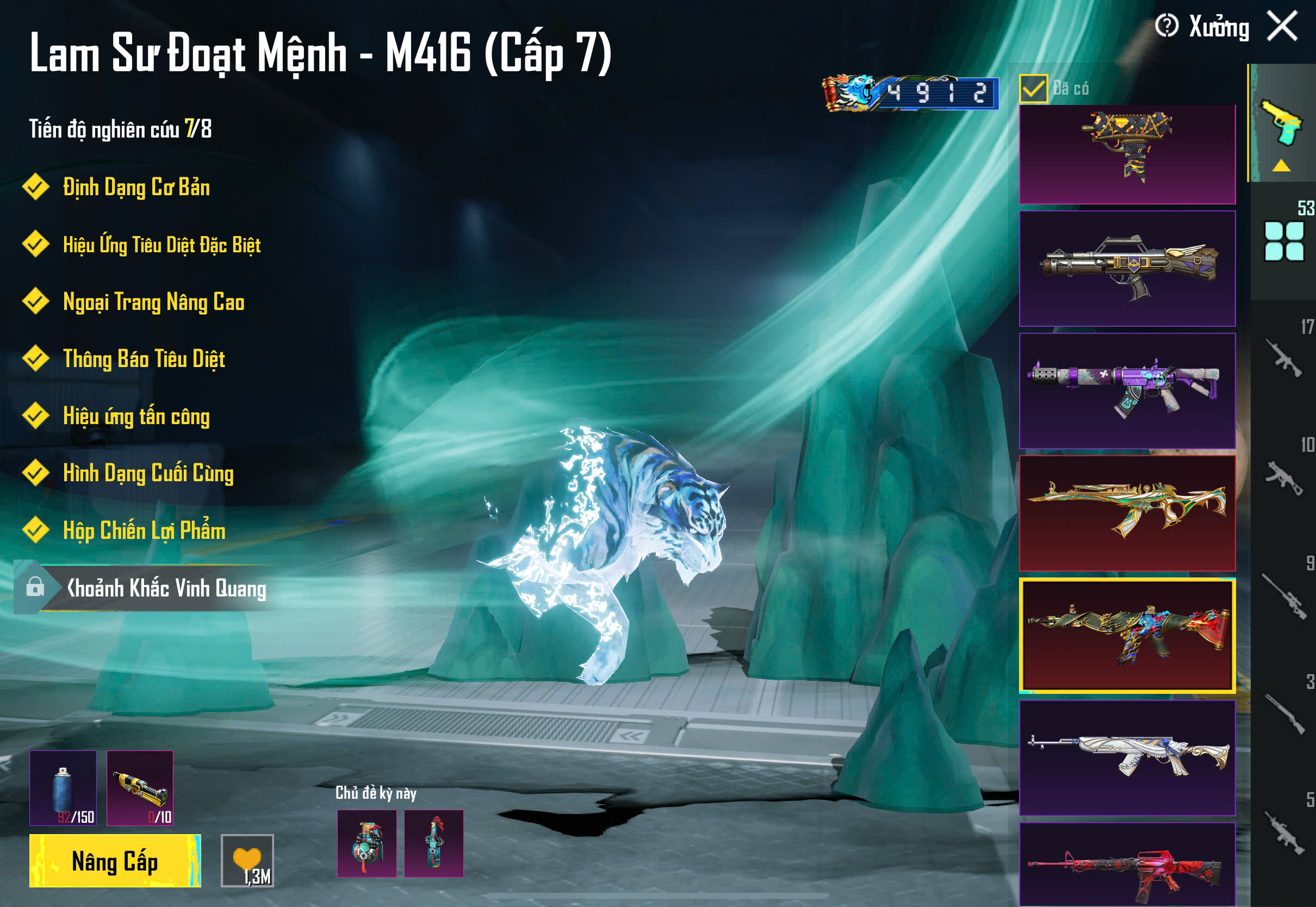Viewport: 1316px width, 907px height.
Task: Select Hiệu ứng tấn công stage
Action: coord(136,416)
